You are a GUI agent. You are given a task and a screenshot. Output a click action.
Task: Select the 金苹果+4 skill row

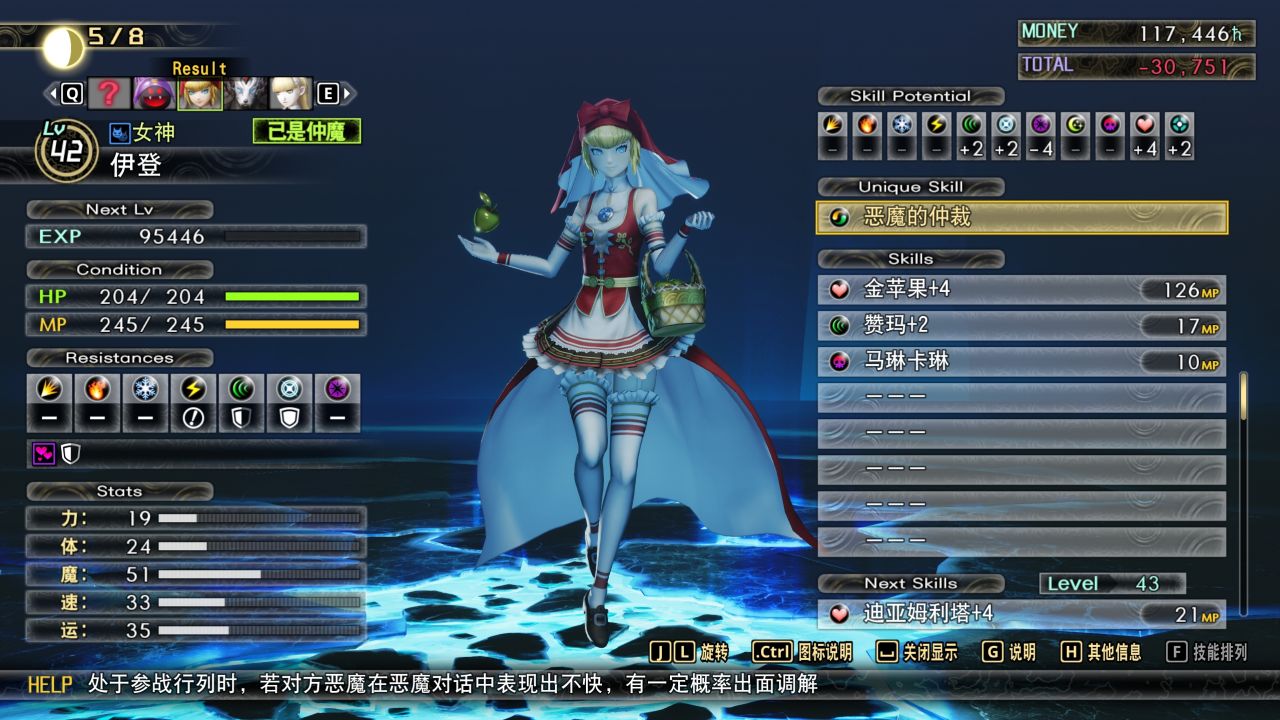(1021, 290)
